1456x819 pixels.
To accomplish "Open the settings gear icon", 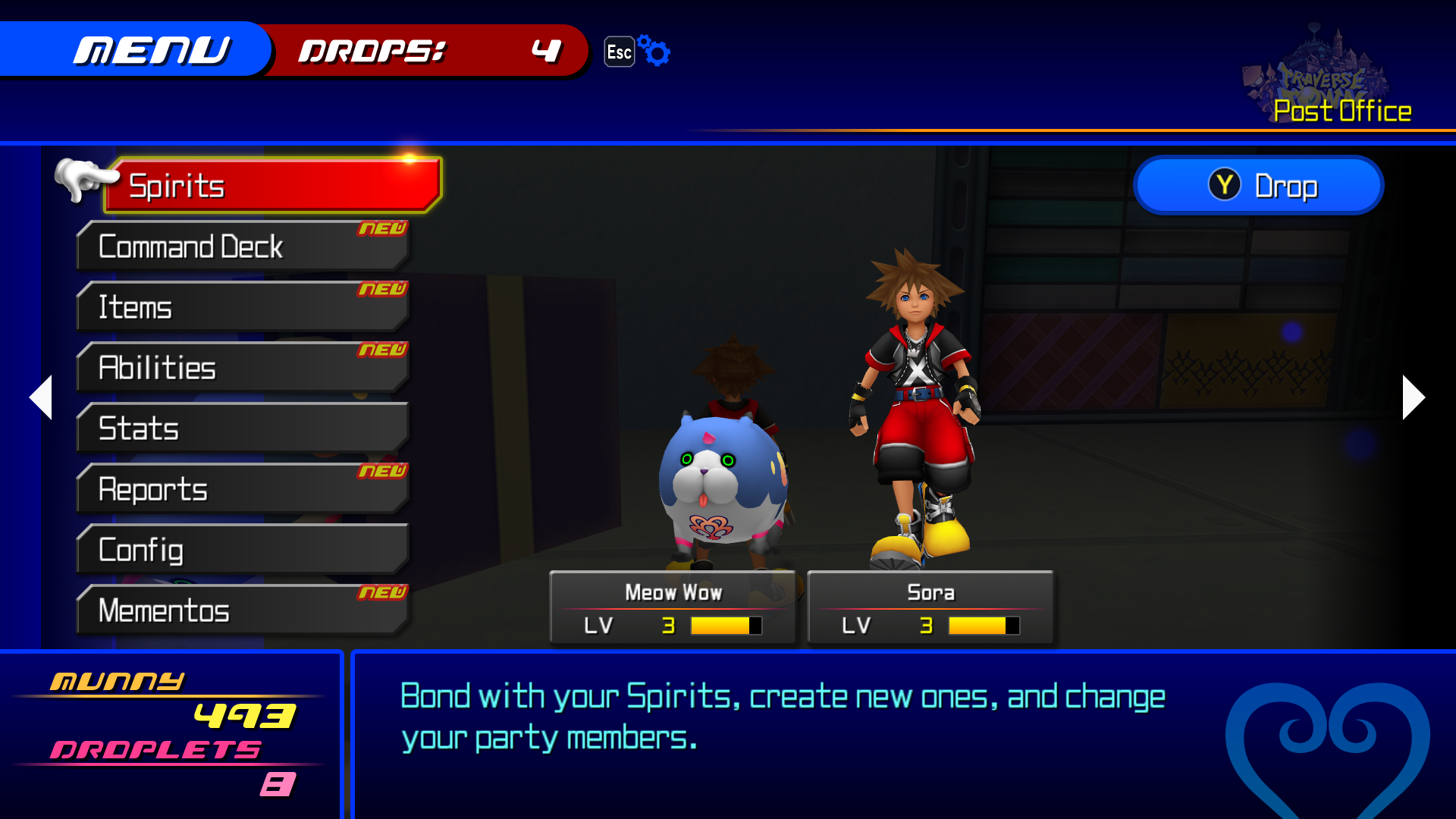I will coord(653,51).
